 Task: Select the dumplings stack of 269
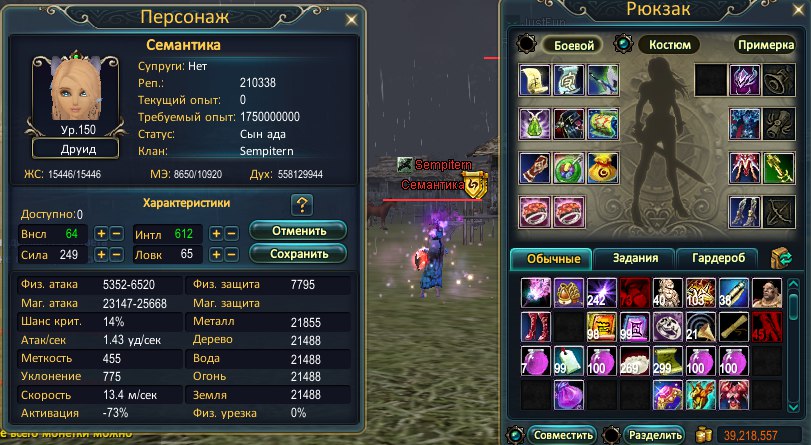634,358
